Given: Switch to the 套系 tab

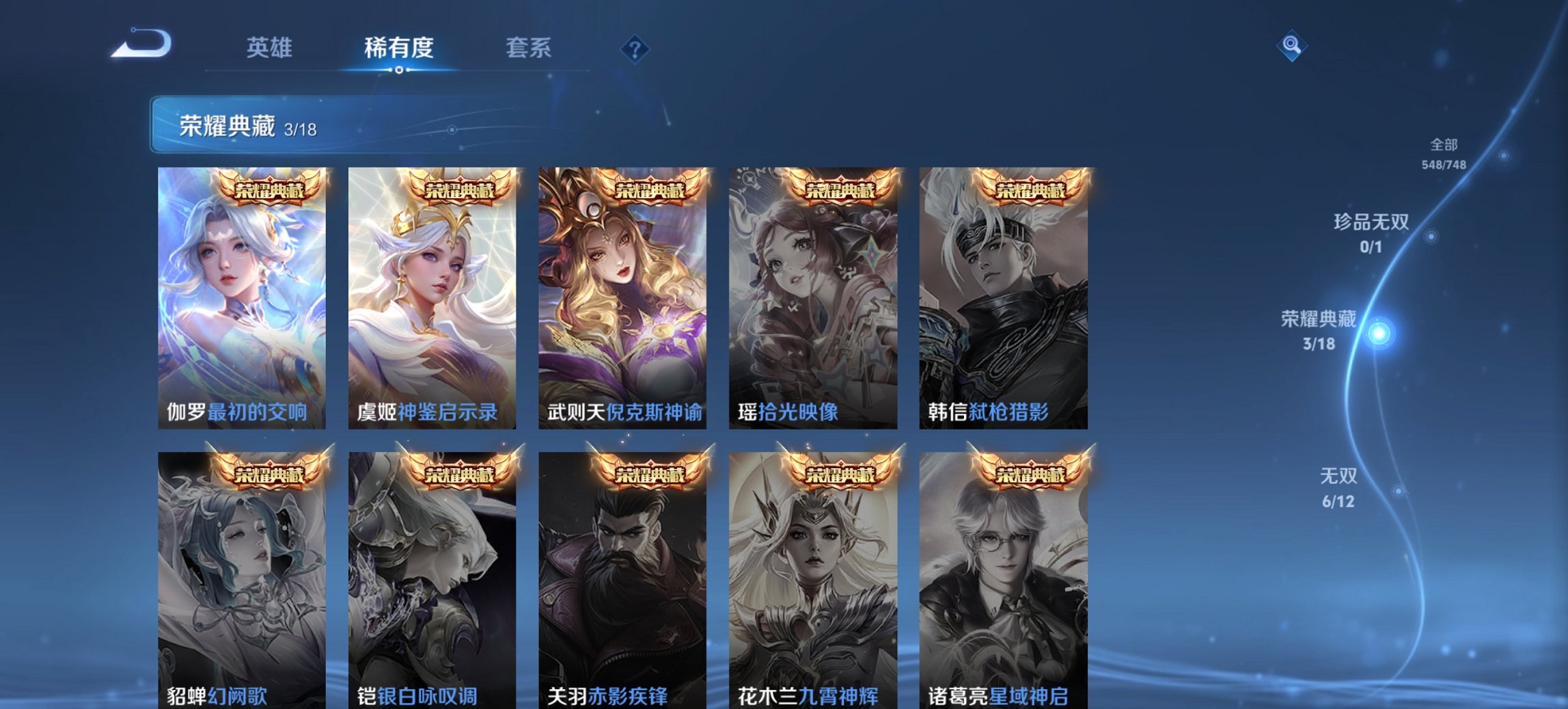Looking at the screenshot, I should point(527,48).
